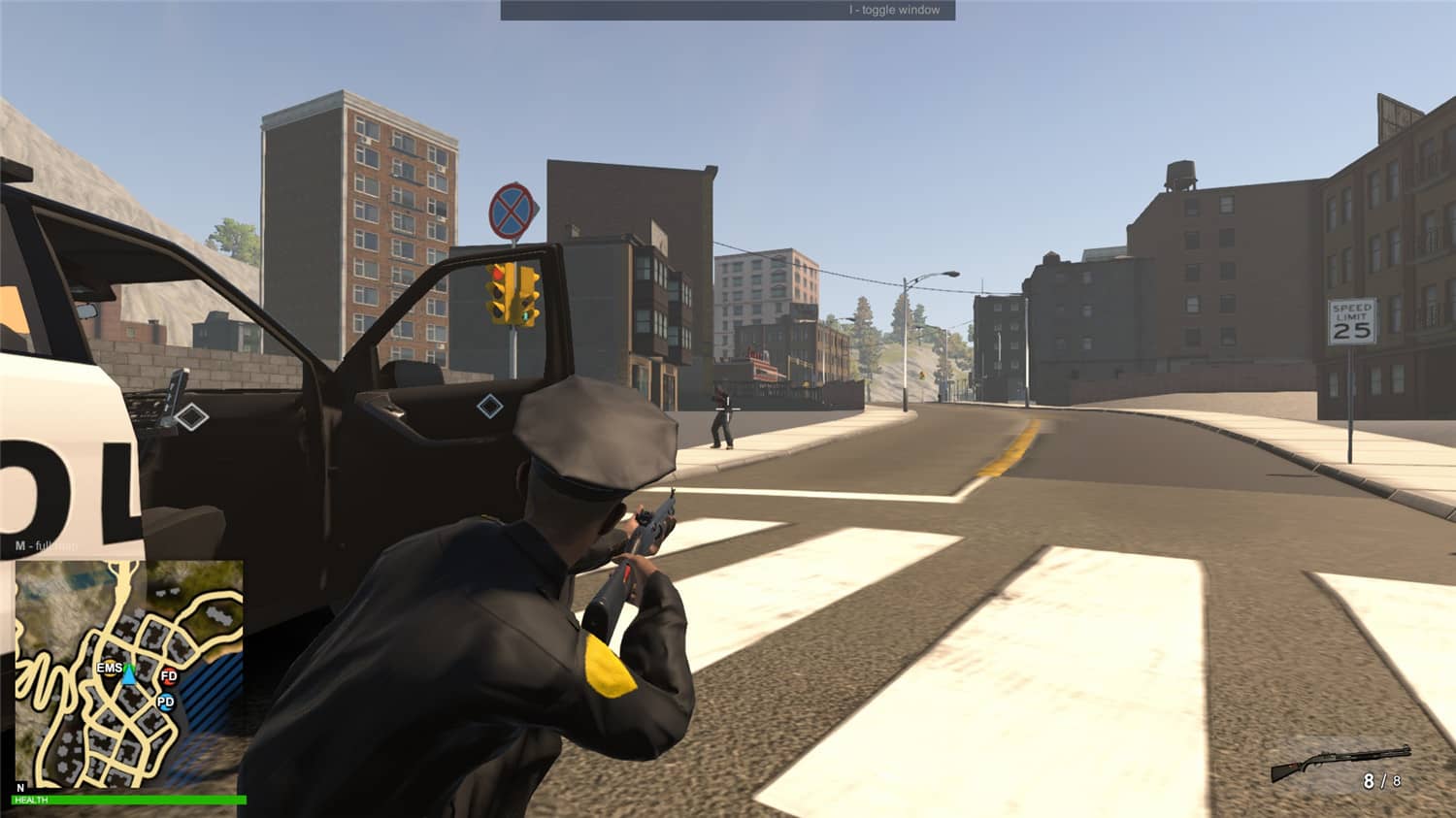Image resolution: width=1456 pixels, height=818 pixels.
Task: Select the EMS station icon on the minimap
Action: (109, 669)
